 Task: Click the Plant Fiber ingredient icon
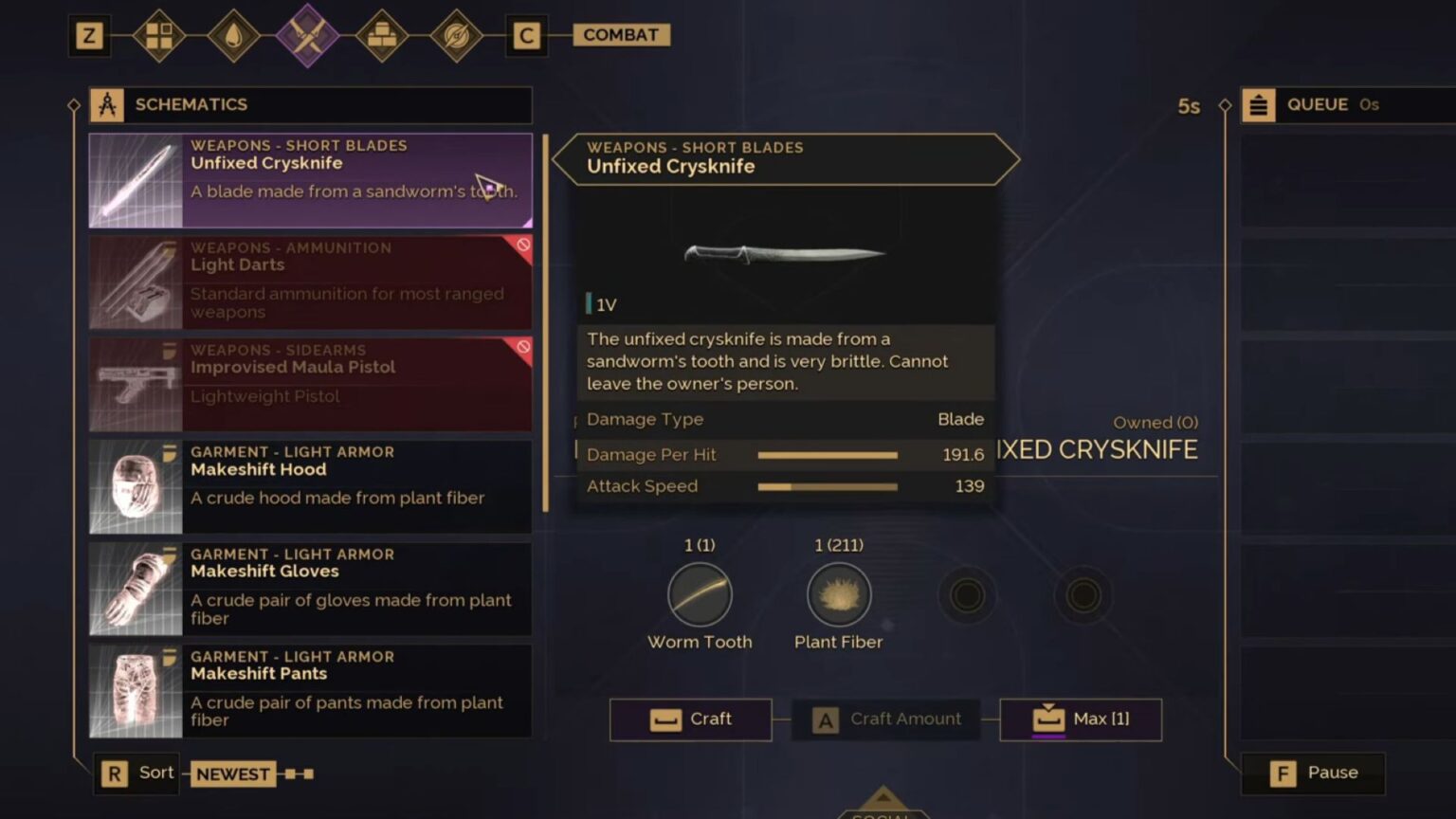839,595
